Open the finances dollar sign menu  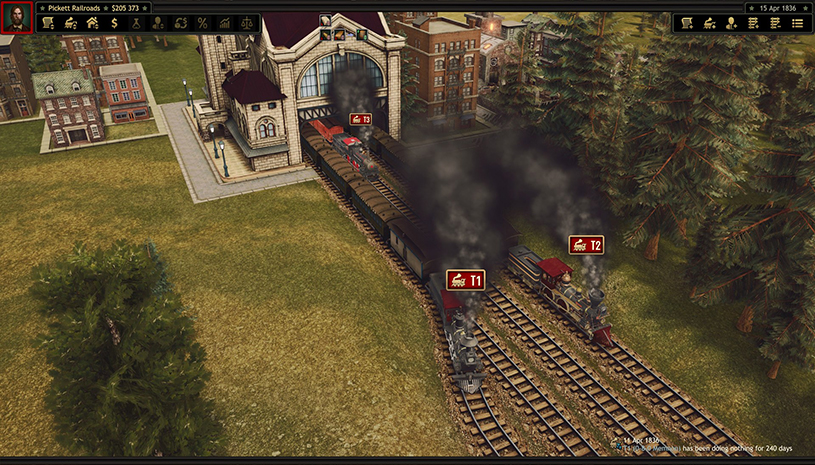pyautogui.click(x=114, y=23)
